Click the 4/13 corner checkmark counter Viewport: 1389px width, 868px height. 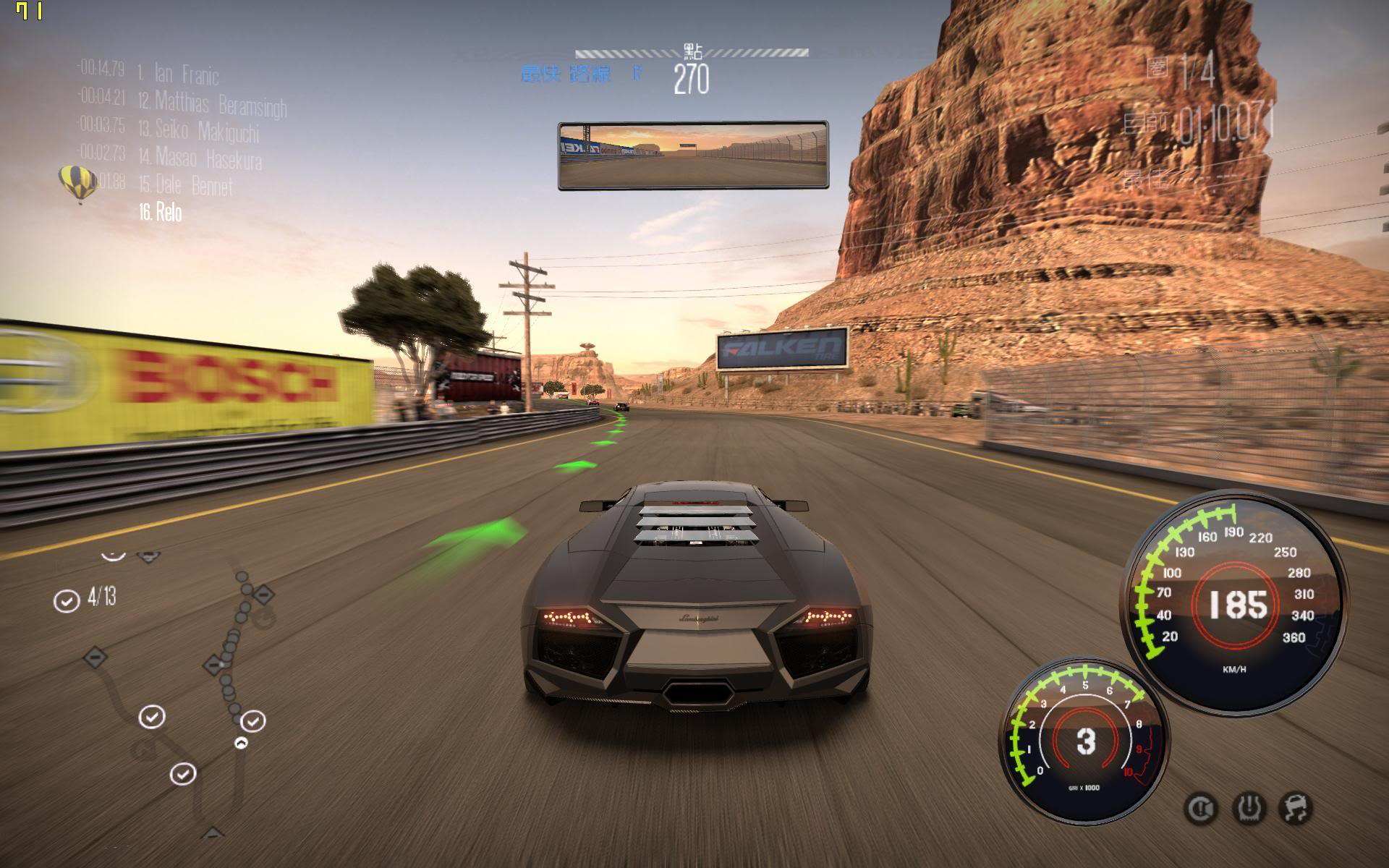point(86,598)
